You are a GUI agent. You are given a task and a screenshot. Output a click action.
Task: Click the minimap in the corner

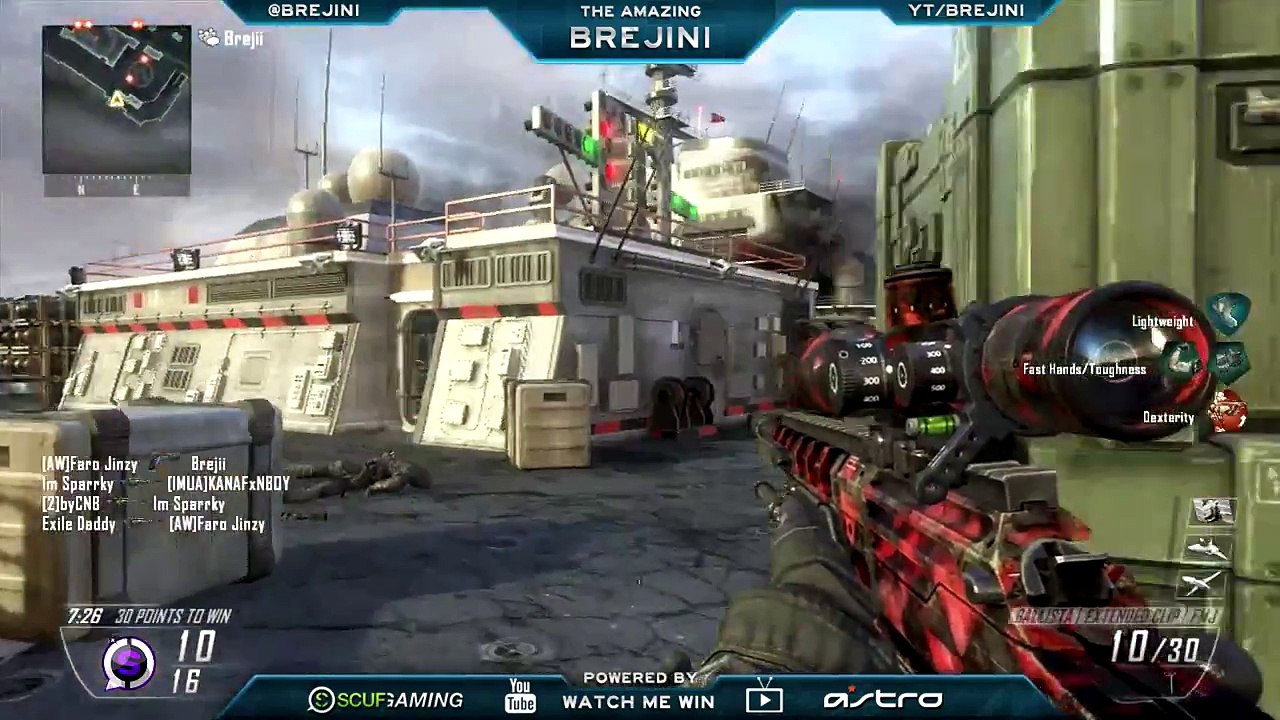pyautogui.click(x=116, y=100)
